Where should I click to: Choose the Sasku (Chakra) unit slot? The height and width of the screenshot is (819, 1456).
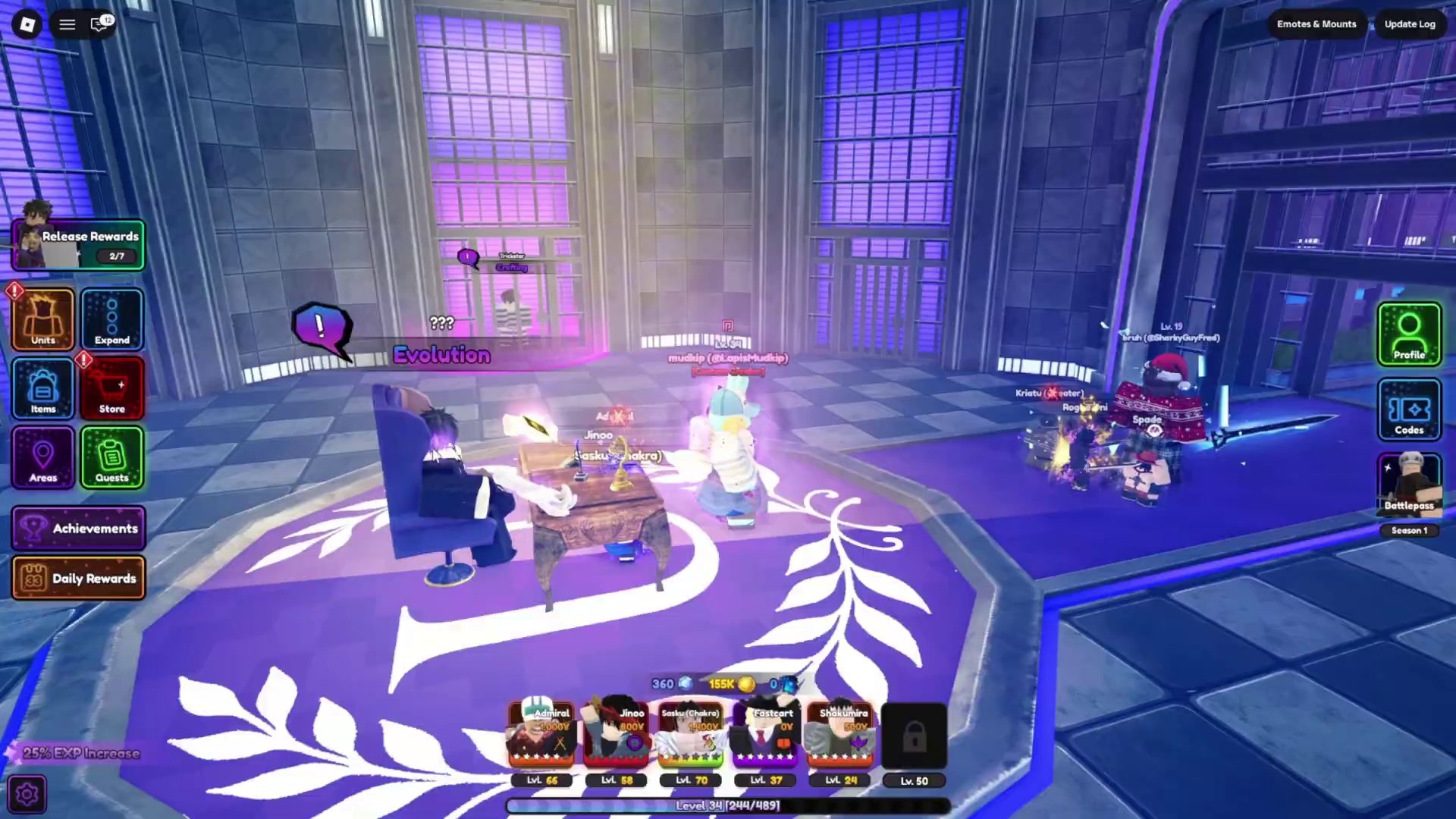pyautogui.click(x=691, y=736)
